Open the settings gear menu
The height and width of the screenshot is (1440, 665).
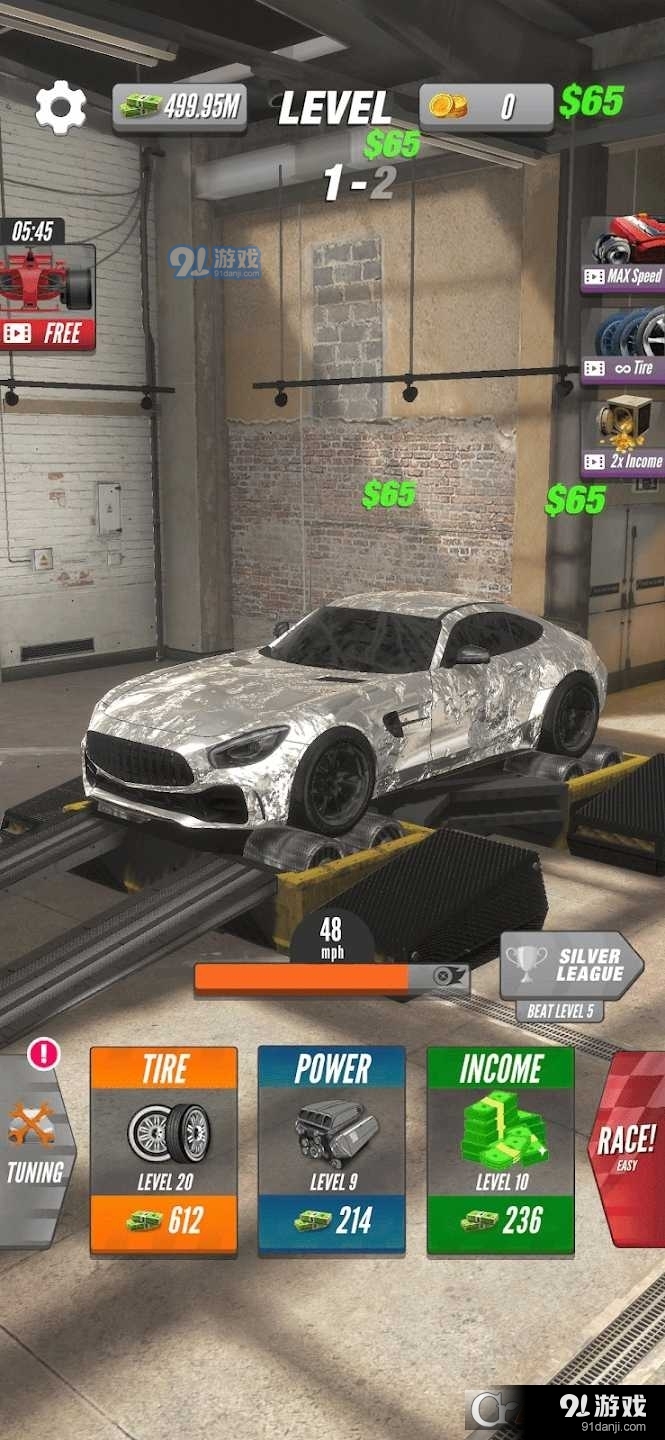point(60,107)
